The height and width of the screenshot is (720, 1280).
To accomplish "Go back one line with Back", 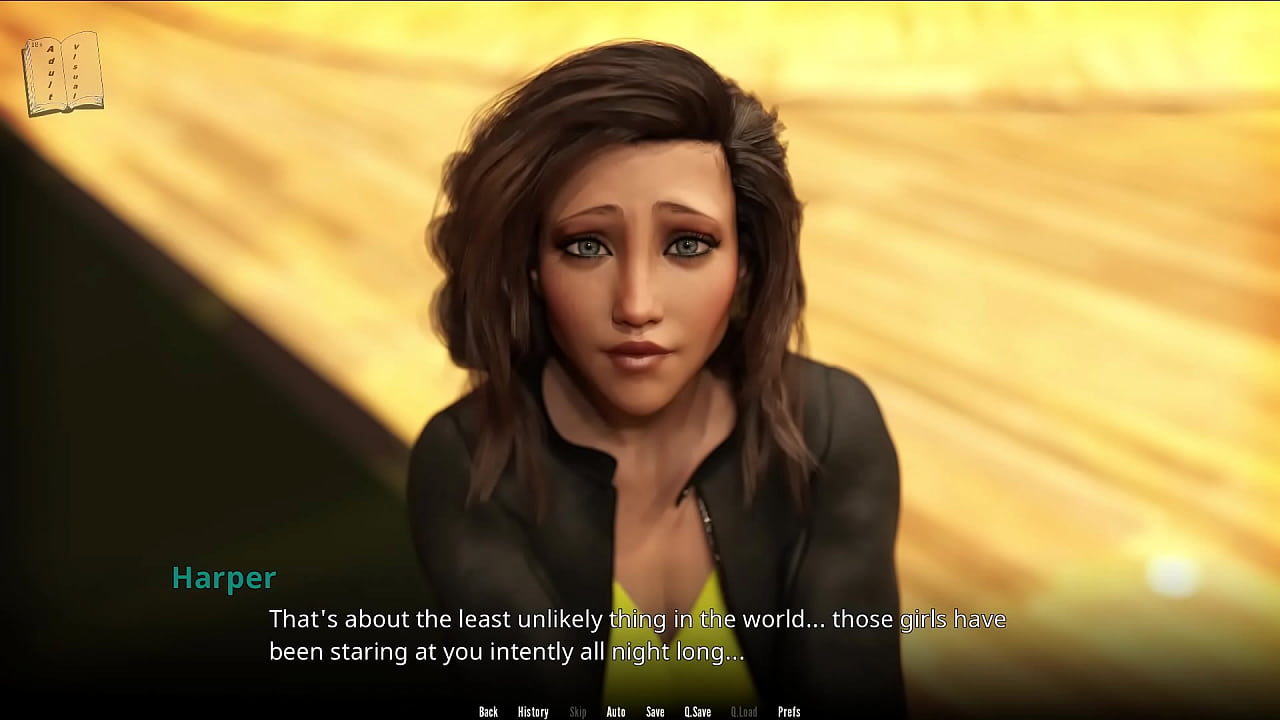I will [x=488, y=712].
